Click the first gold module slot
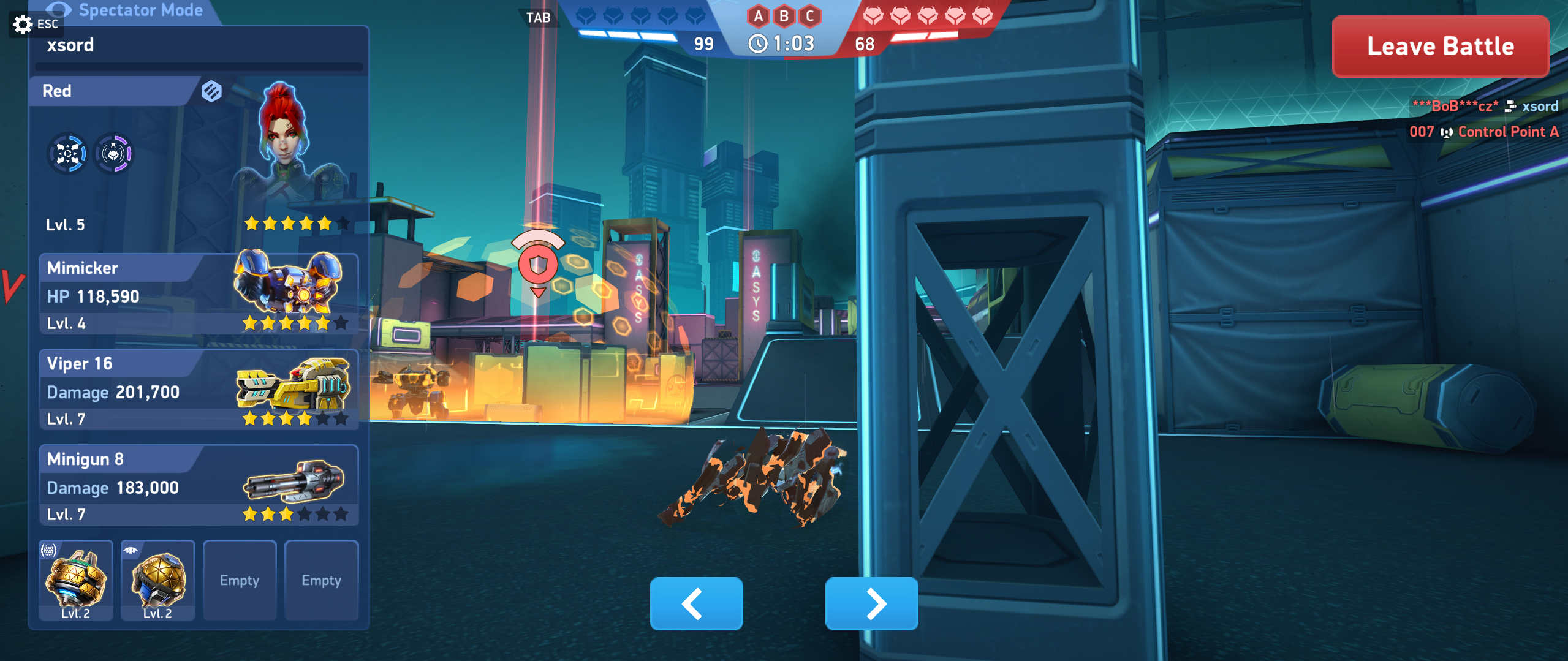 (76, 580)
